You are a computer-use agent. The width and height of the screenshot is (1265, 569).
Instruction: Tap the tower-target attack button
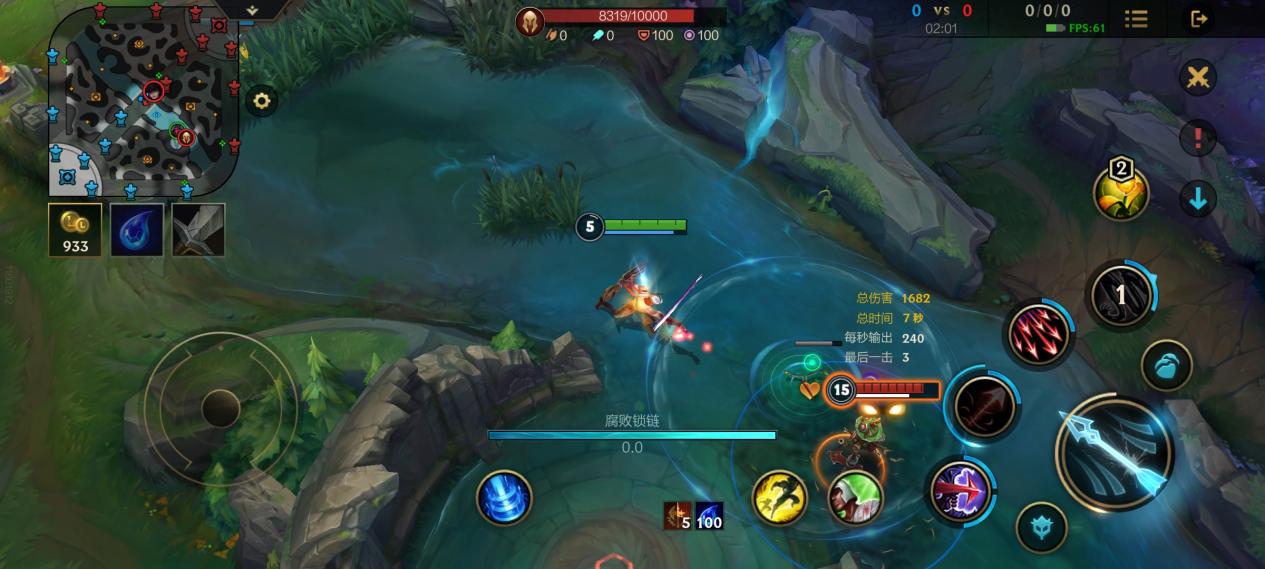tap(1041, 527)
